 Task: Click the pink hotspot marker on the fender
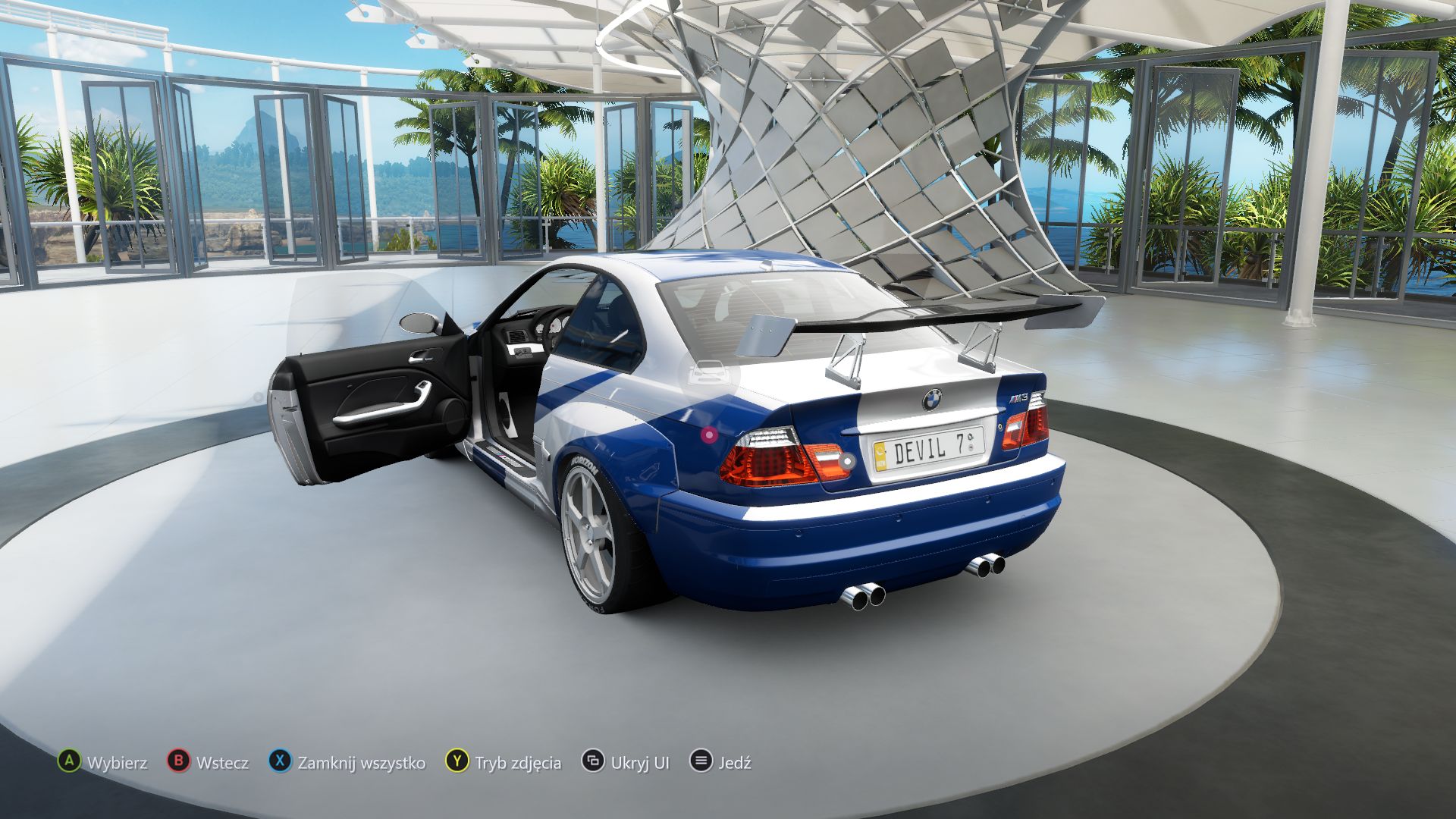[708, 434]
